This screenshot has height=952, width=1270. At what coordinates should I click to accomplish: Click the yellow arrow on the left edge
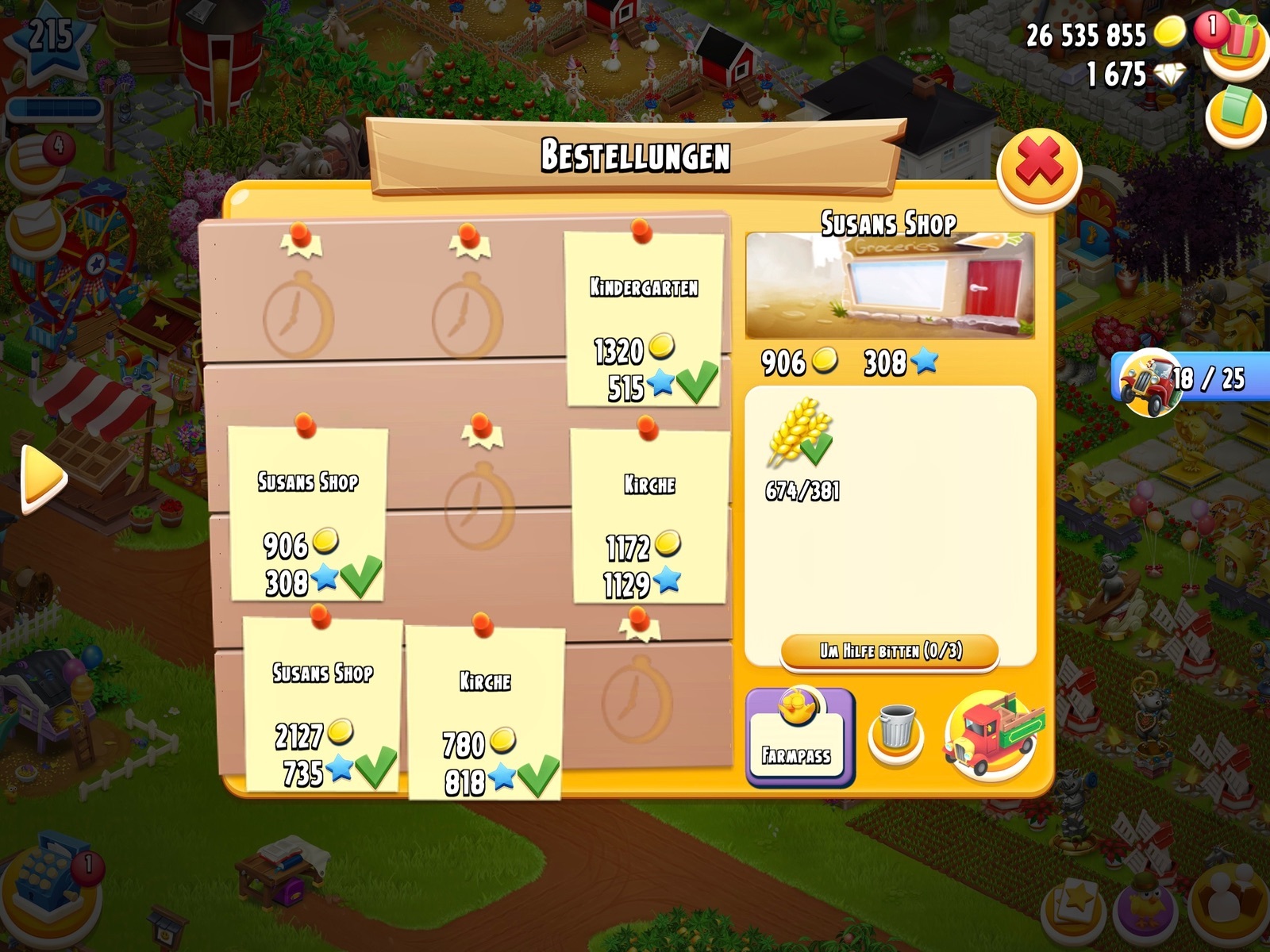[43, 477]
